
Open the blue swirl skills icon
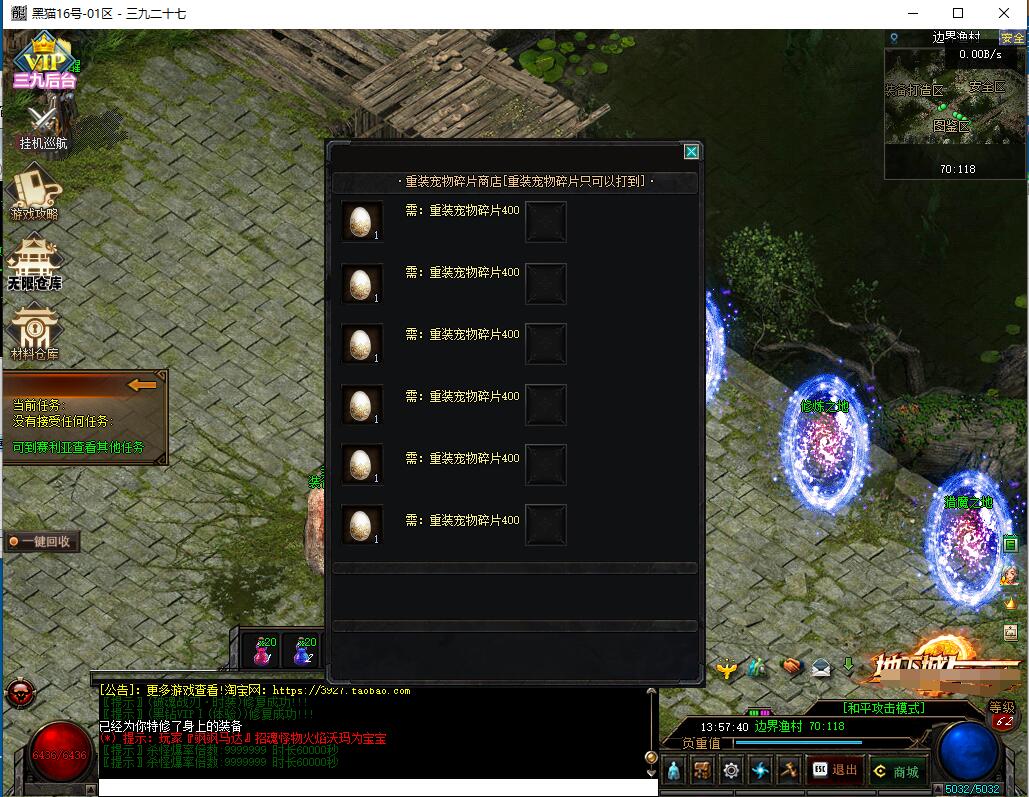point(761,771)
